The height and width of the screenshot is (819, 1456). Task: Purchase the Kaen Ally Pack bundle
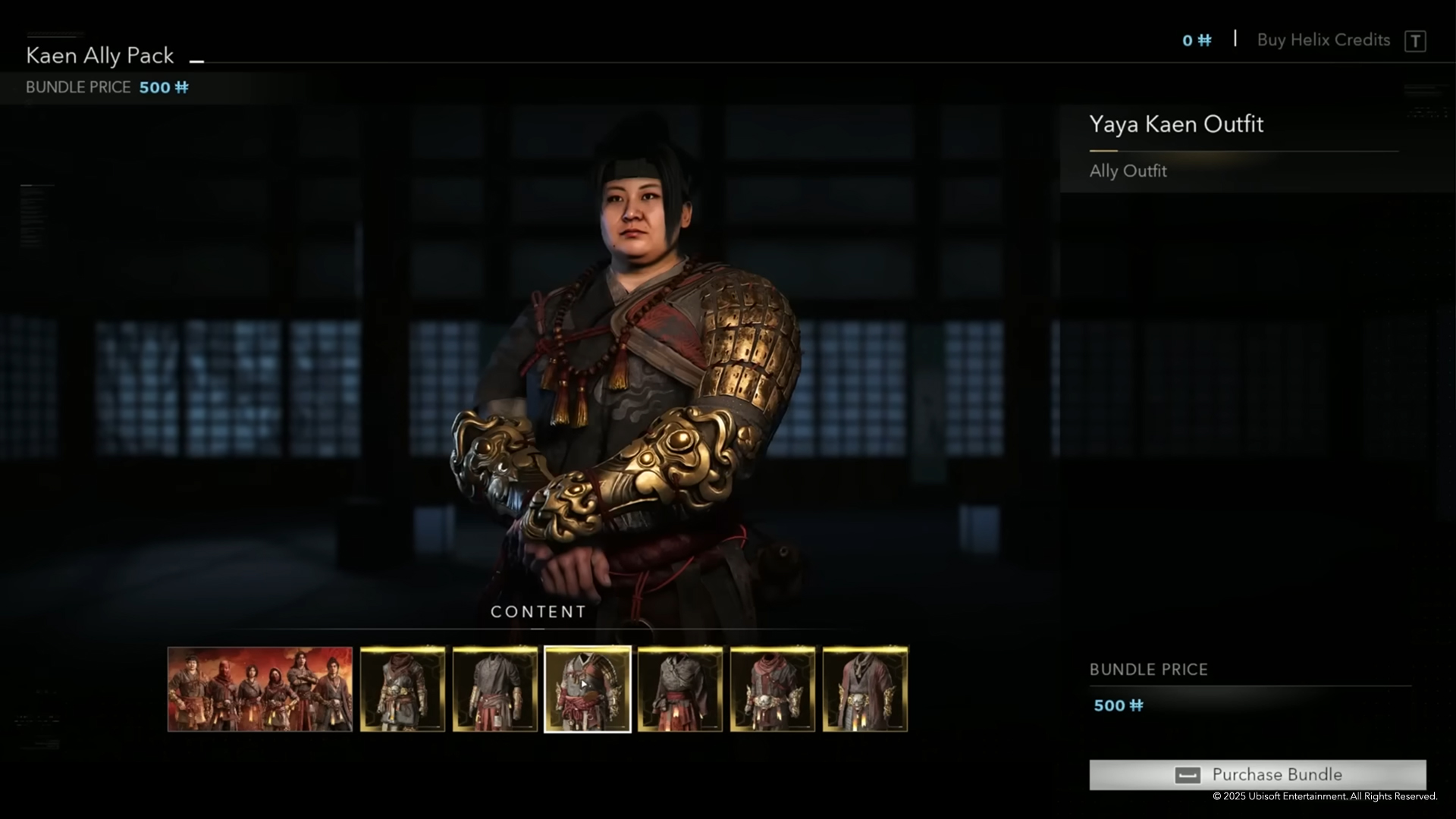pos(1257,774)
